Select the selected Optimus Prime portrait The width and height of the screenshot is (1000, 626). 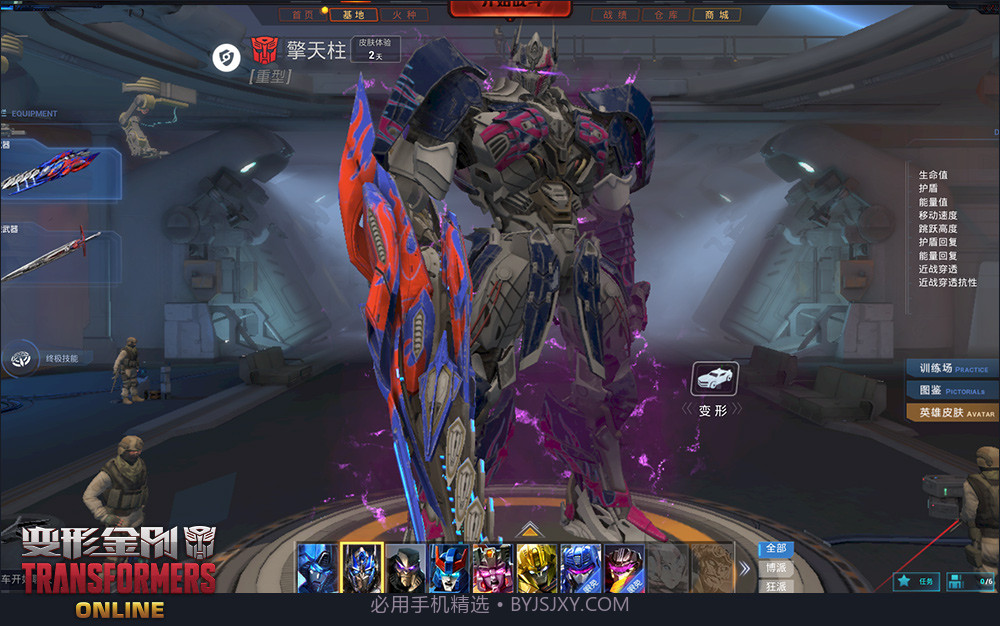point(362,568)
